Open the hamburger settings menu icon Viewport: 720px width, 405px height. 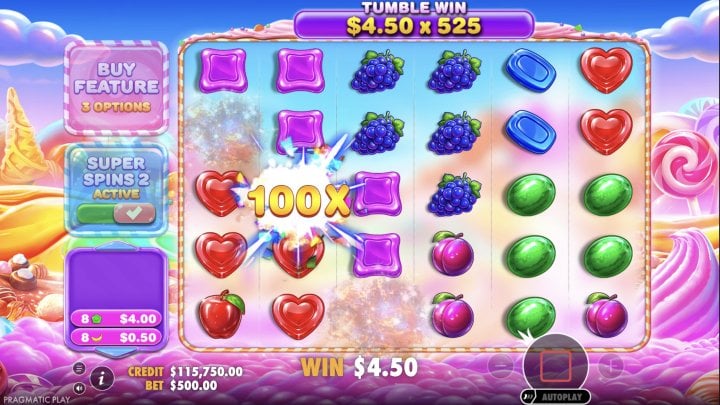pyautogui.click(x=80, y=369)
